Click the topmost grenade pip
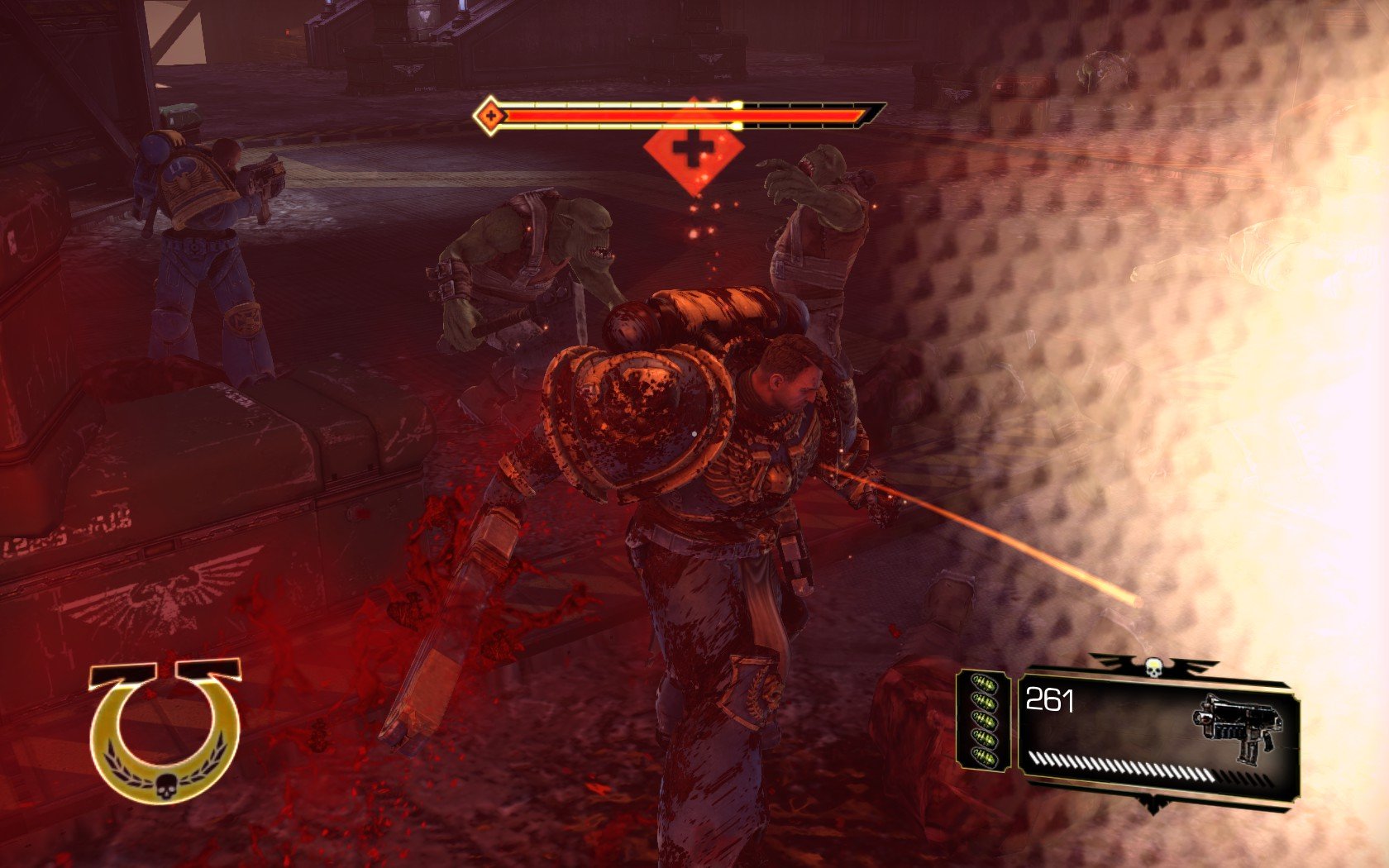1389x868 pixels. [984, 684]
